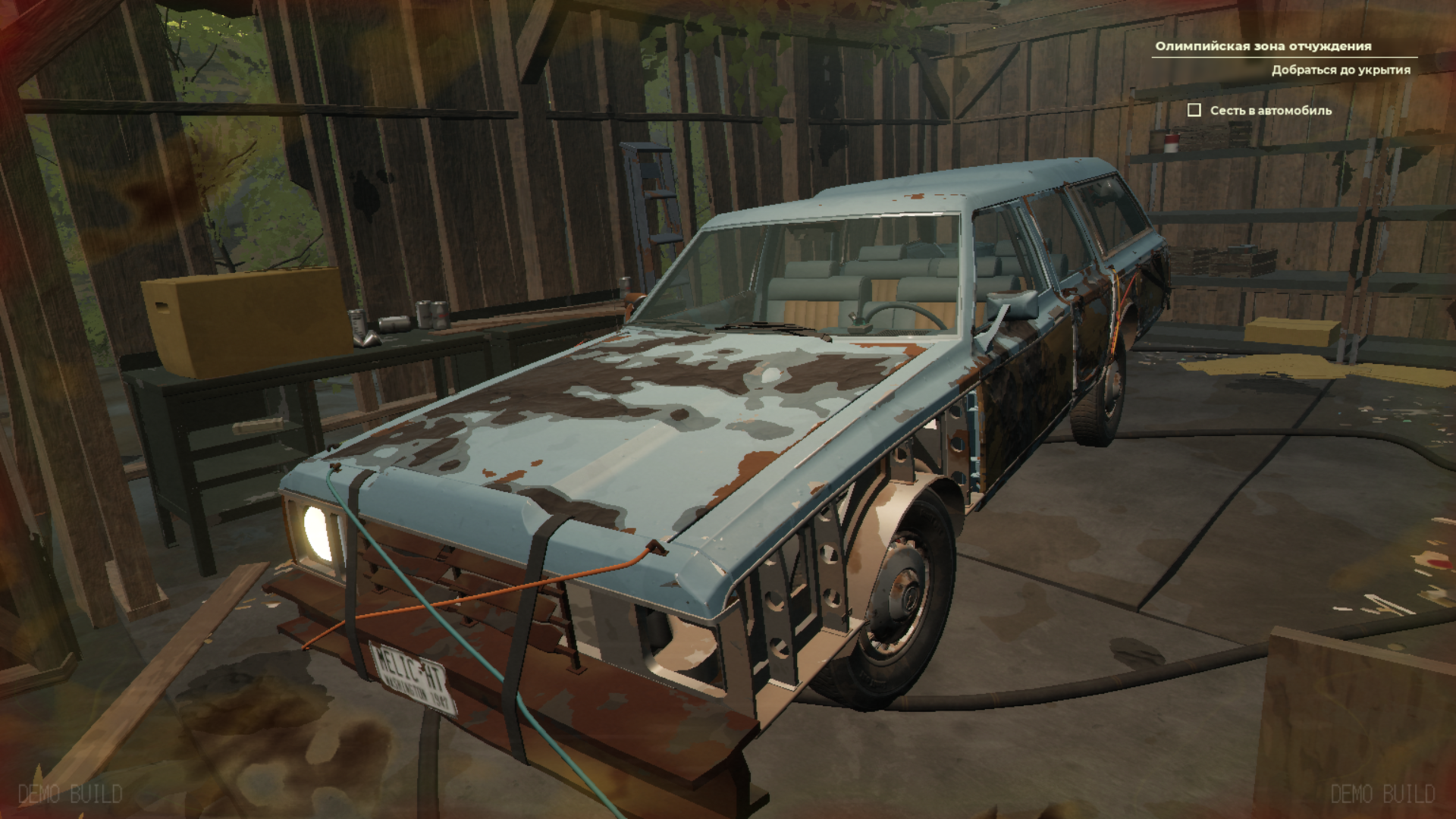
Task: Select the "Добраться до укрытия" quest objective
Action: (1341, 71)
